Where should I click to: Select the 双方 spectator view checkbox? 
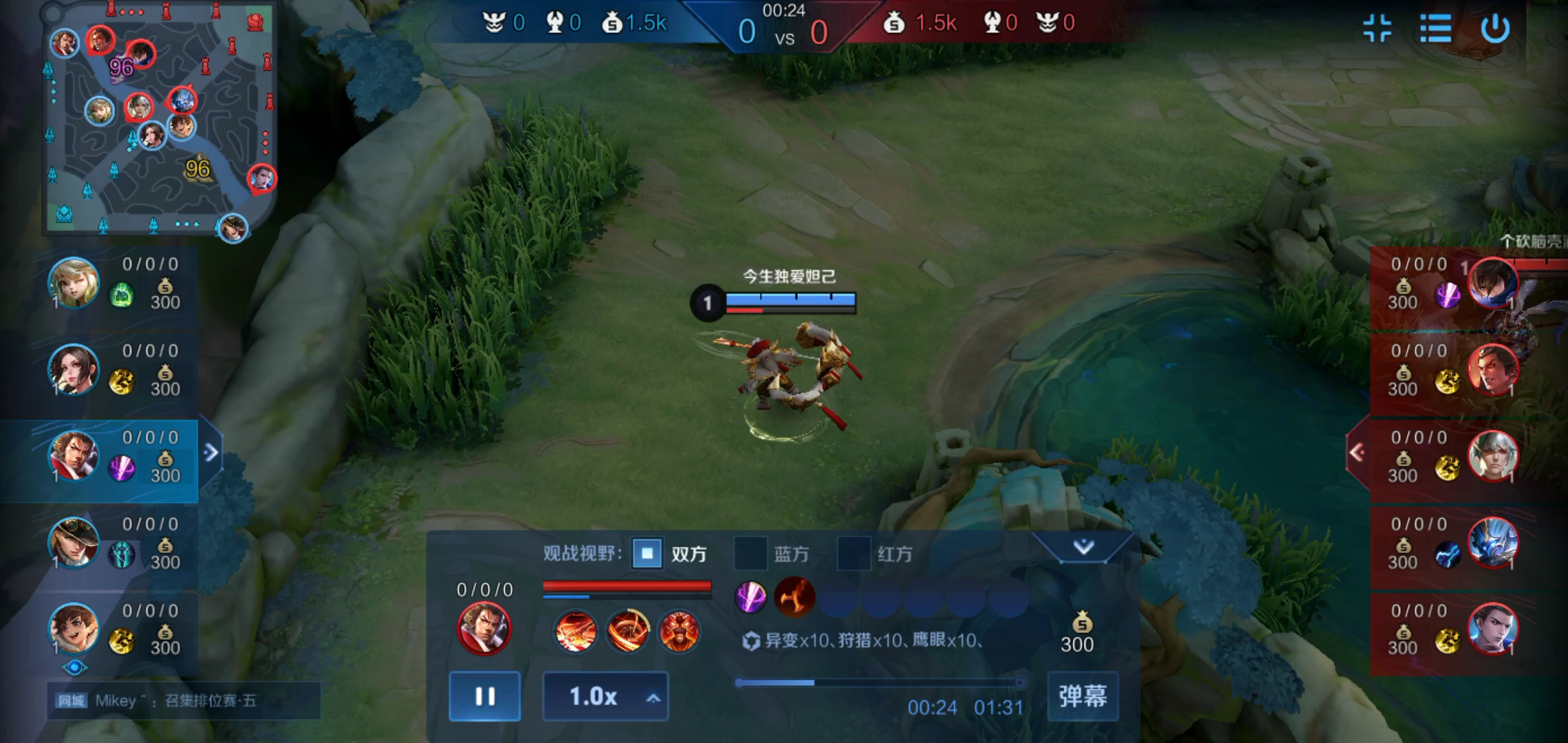click(x=647, y=553)
